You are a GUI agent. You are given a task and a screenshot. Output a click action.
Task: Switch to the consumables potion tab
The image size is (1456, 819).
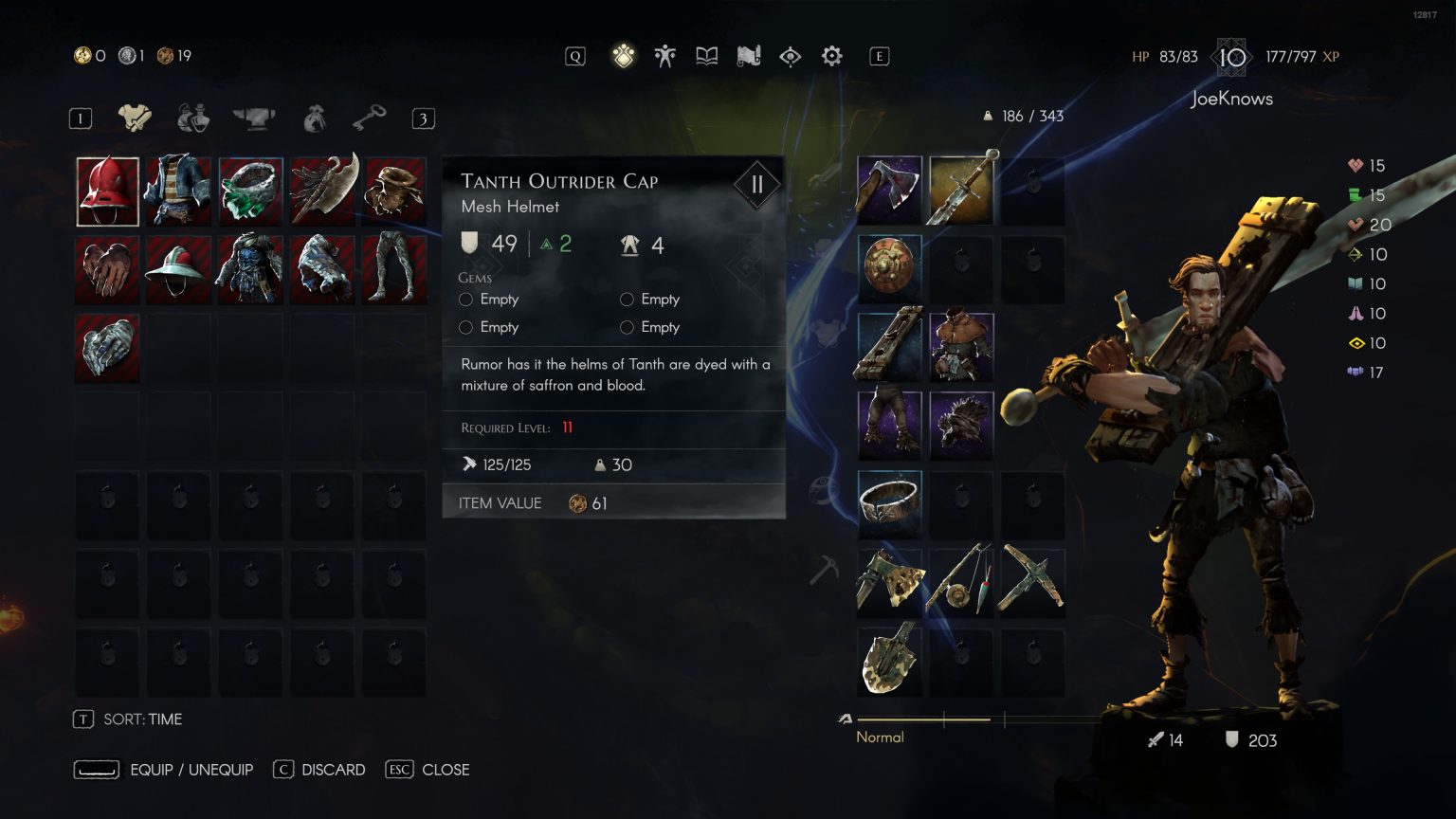193,118
